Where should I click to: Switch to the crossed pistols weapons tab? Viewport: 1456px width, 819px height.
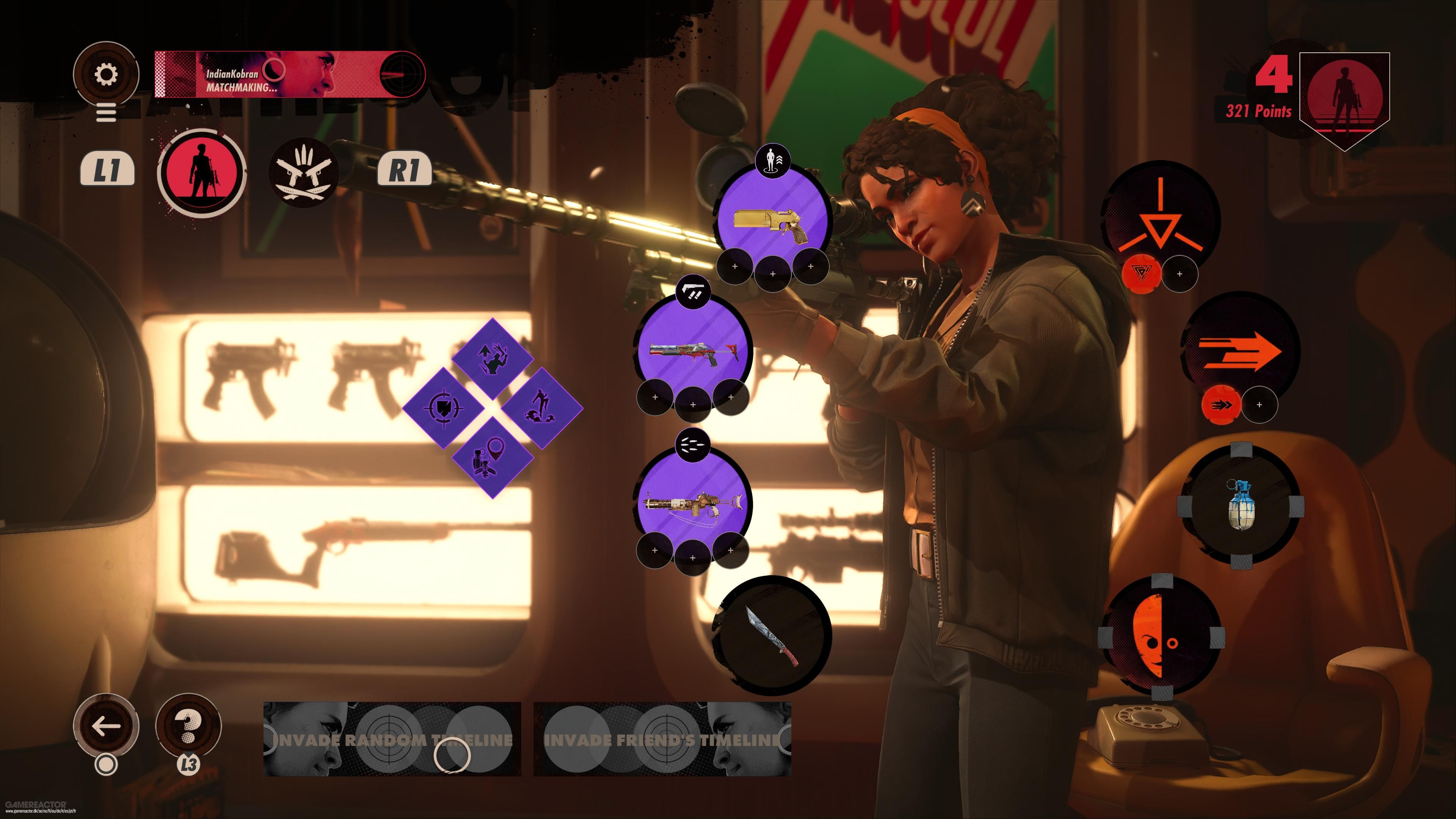point(303,172)
